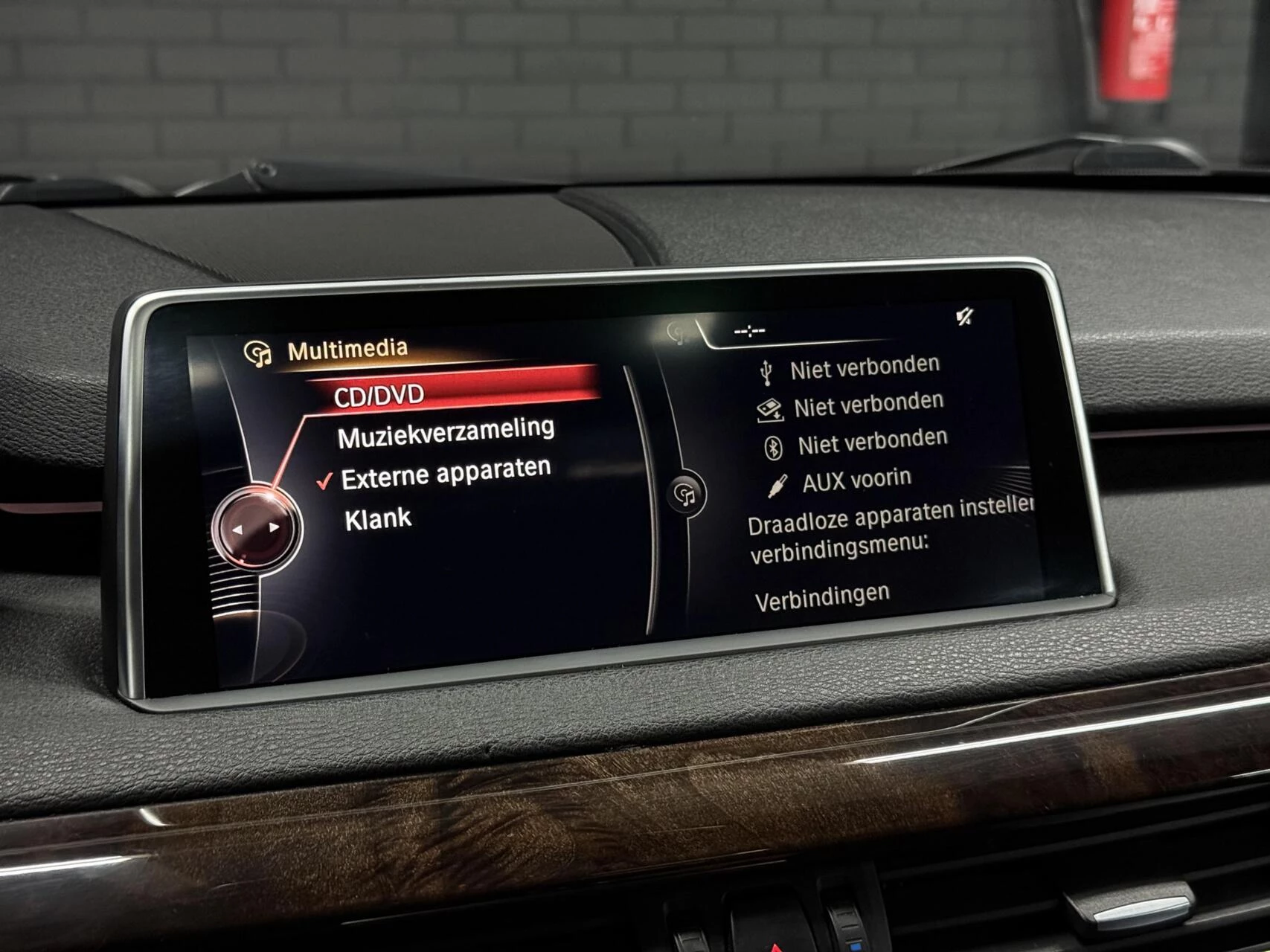Tap the Bluetooth icon
1270x952 pixels.
(775, 446)
